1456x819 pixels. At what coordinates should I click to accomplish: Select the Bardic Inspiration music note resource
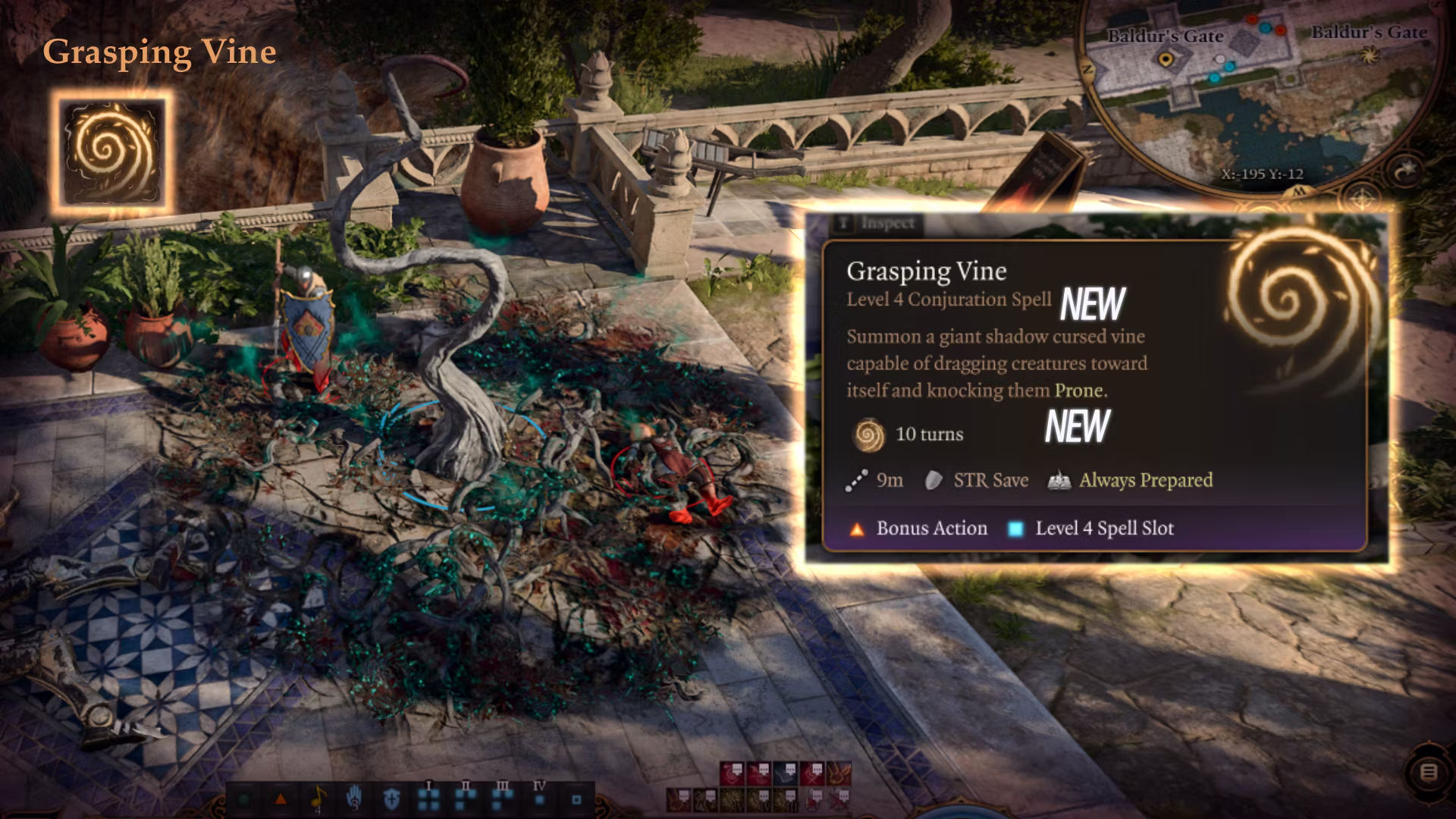point(318,798)
